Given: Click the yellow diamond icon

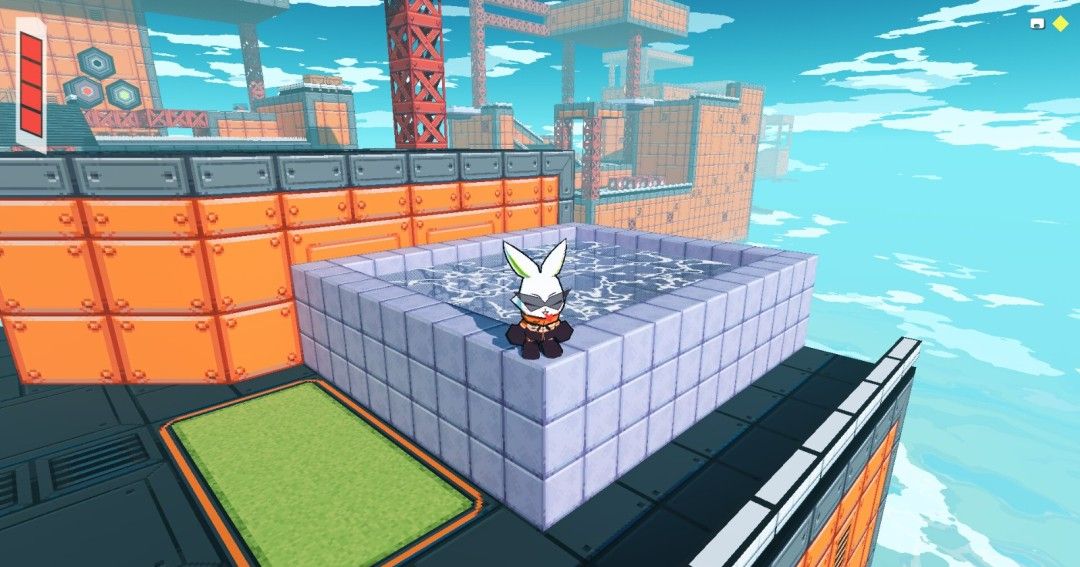Looking at the screenshot, I should coord(1059,23).
